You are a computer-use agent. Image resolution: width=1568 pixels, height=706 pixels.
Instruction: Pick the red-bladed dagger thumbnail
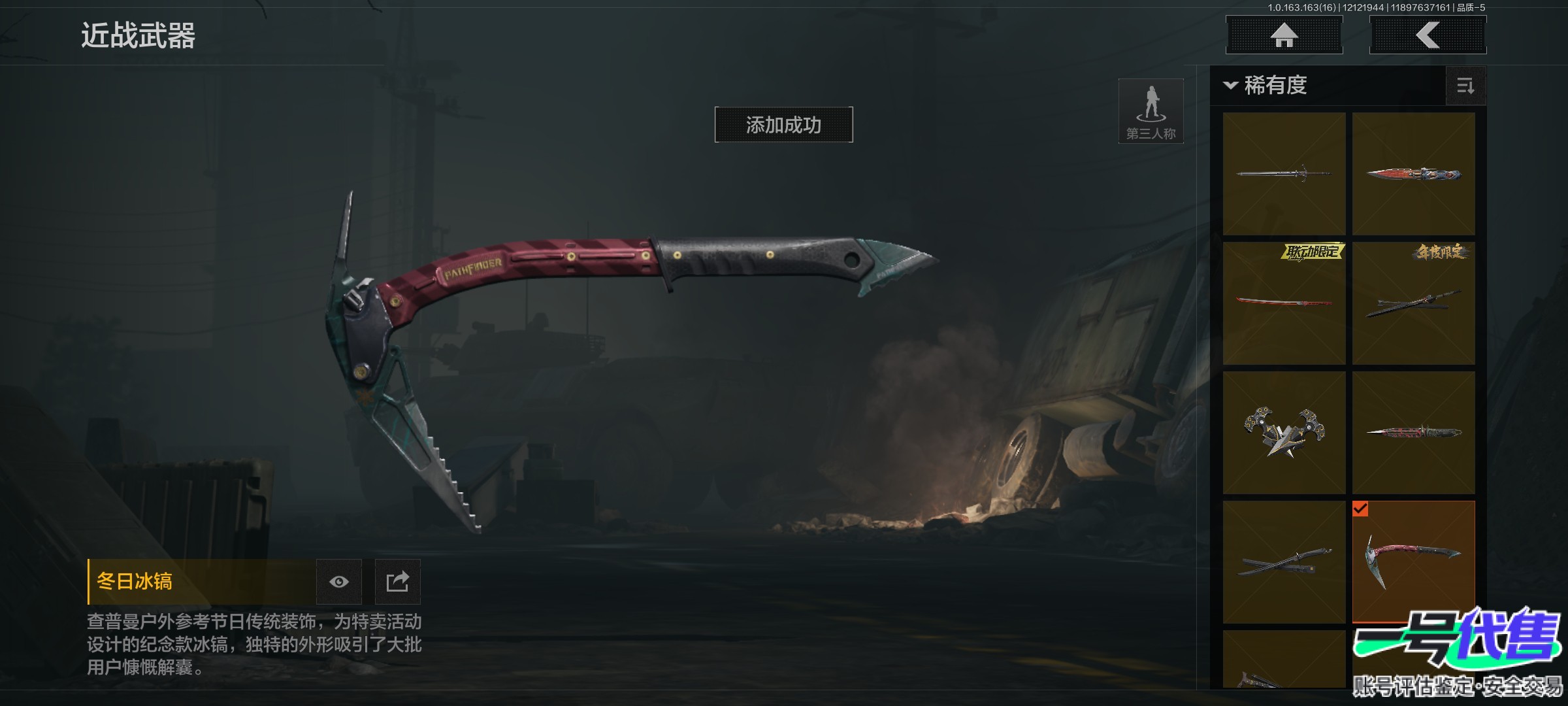pyautogui.click(x=1413, y=174)
